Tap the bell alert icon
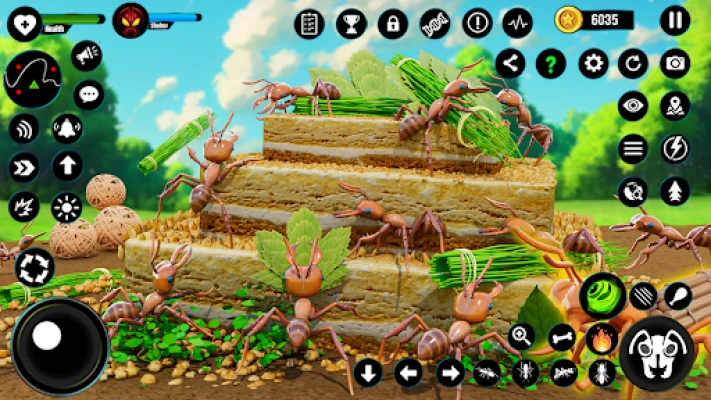This screenshot has width=711, height=400. 67,128
